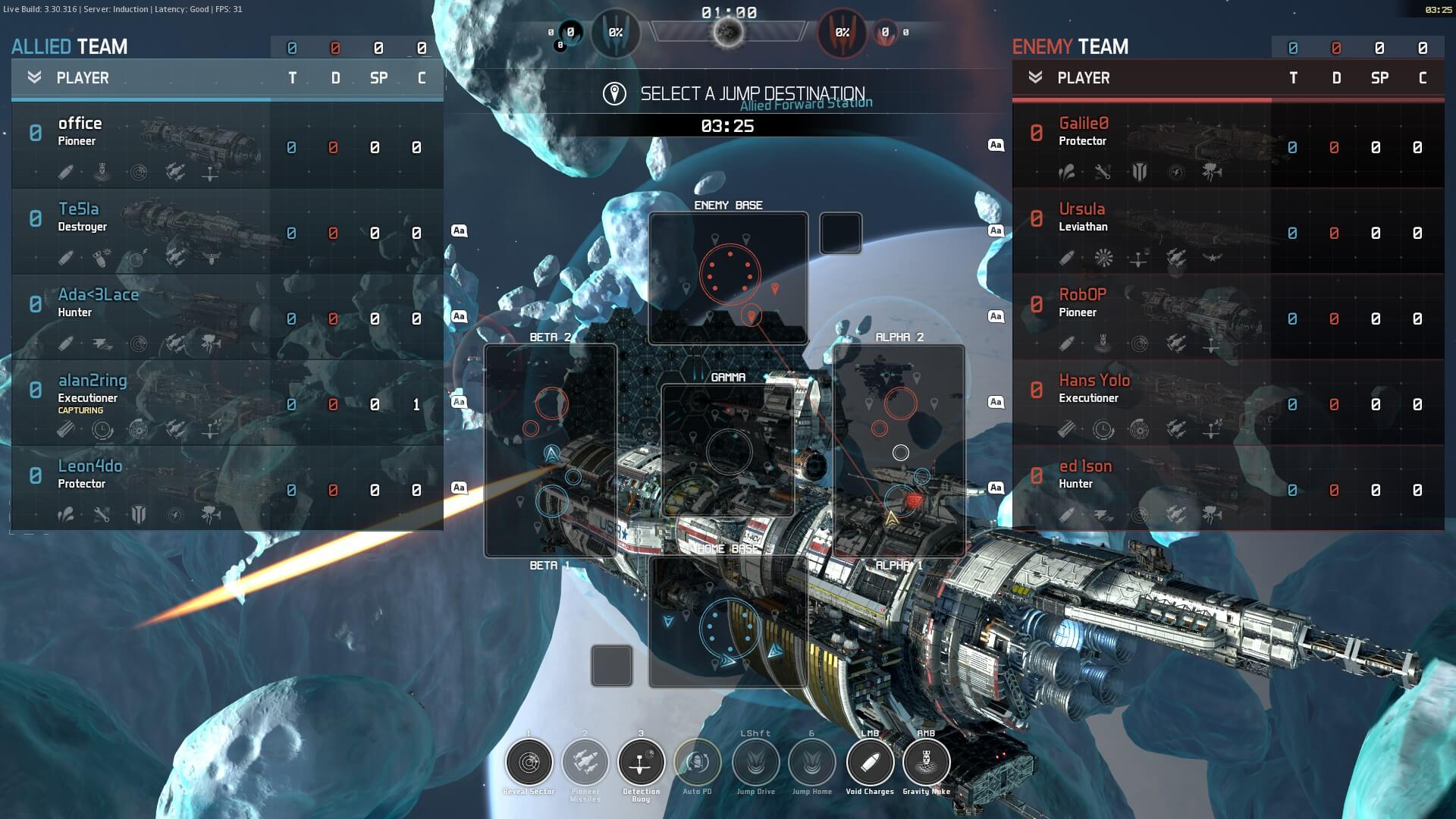Select the Home Base sector

tap(728, 622)
